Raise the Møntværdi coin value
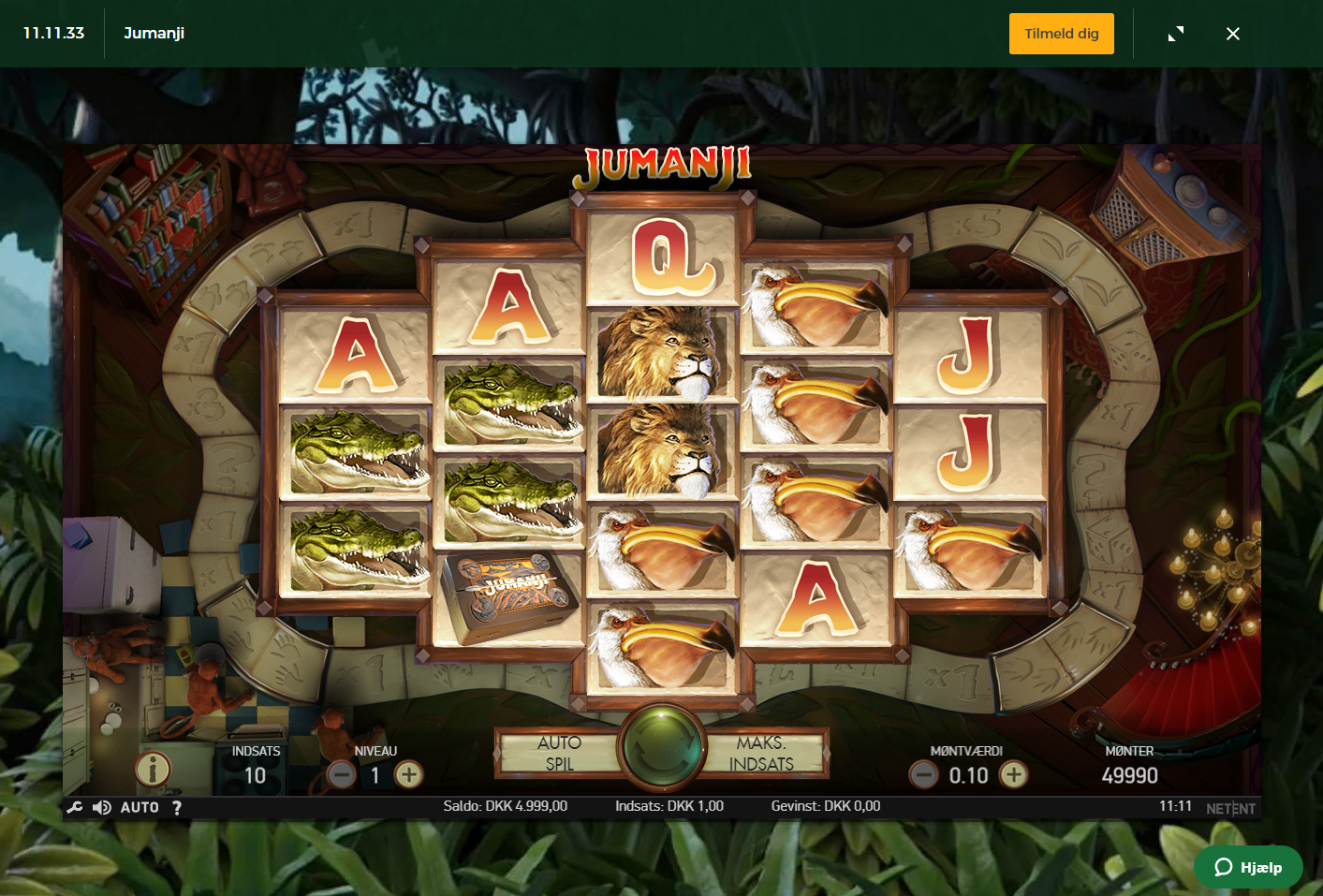 coord(1013,775)
